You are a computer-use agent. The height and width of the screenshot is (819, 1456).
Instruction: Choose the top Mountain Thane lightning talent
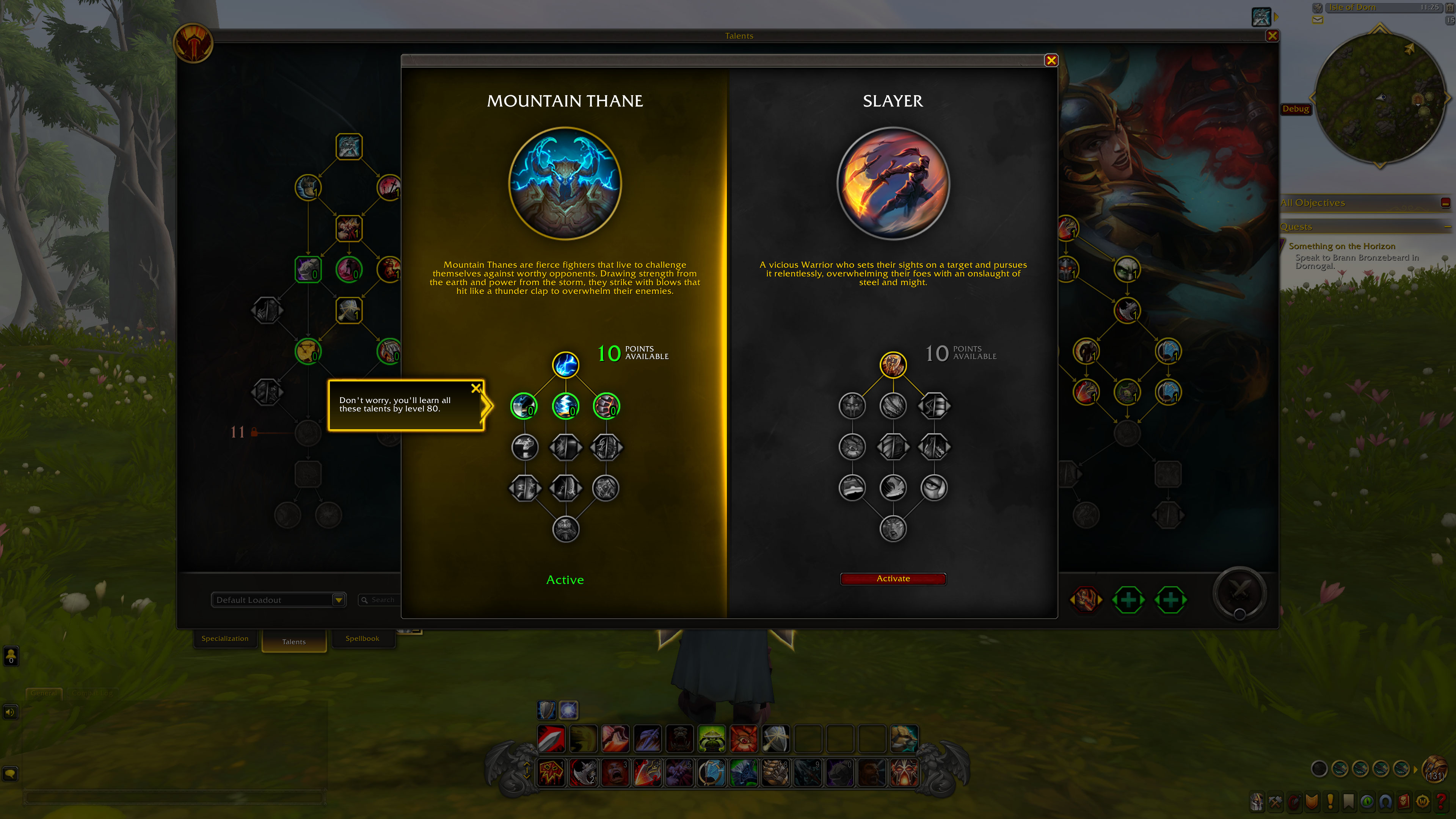565,364
